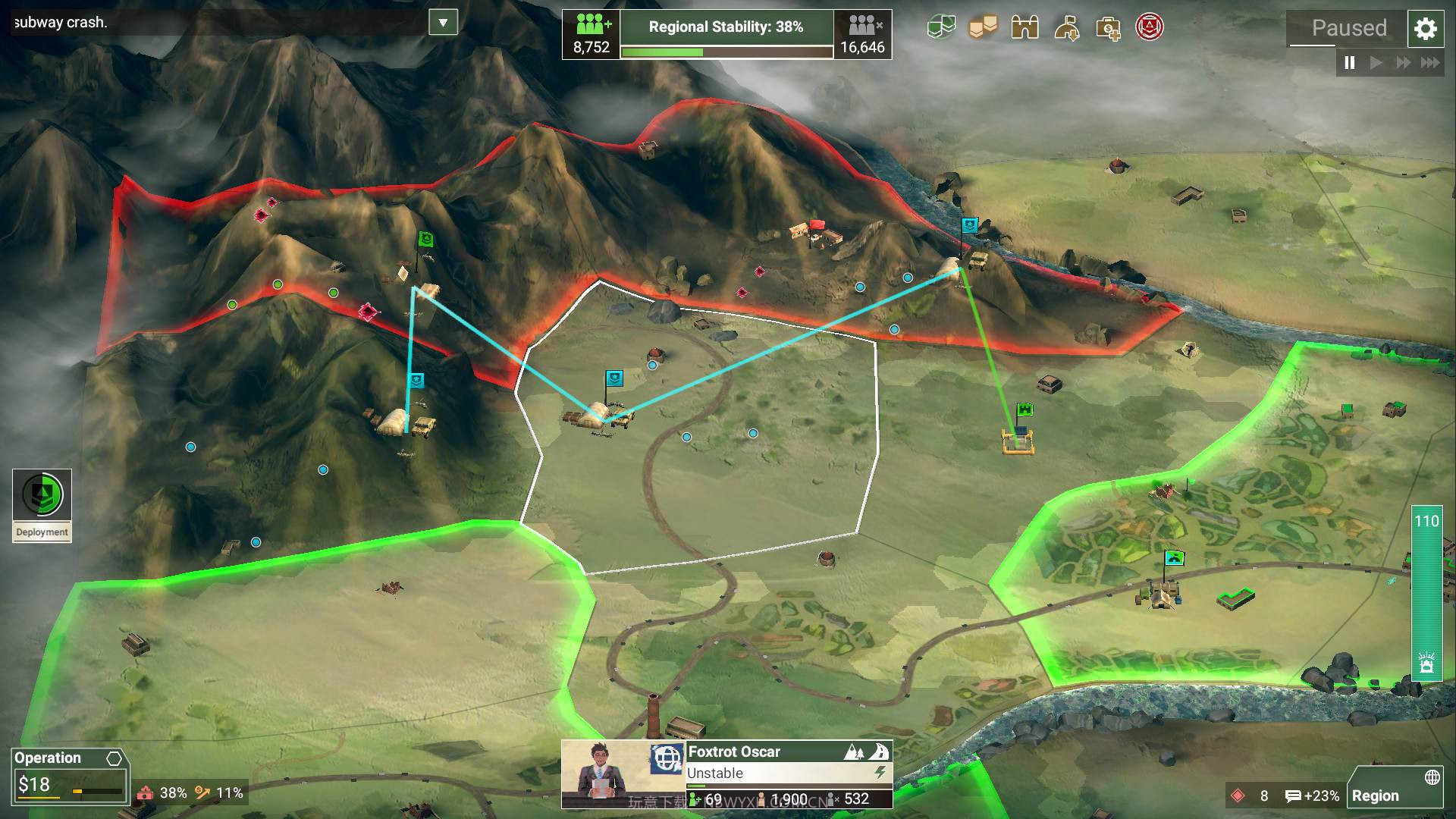The image size is (1456, 819).
Task: Click the advisor portrait in Foxtrot Oscar panel
Action: coord(604,773)
